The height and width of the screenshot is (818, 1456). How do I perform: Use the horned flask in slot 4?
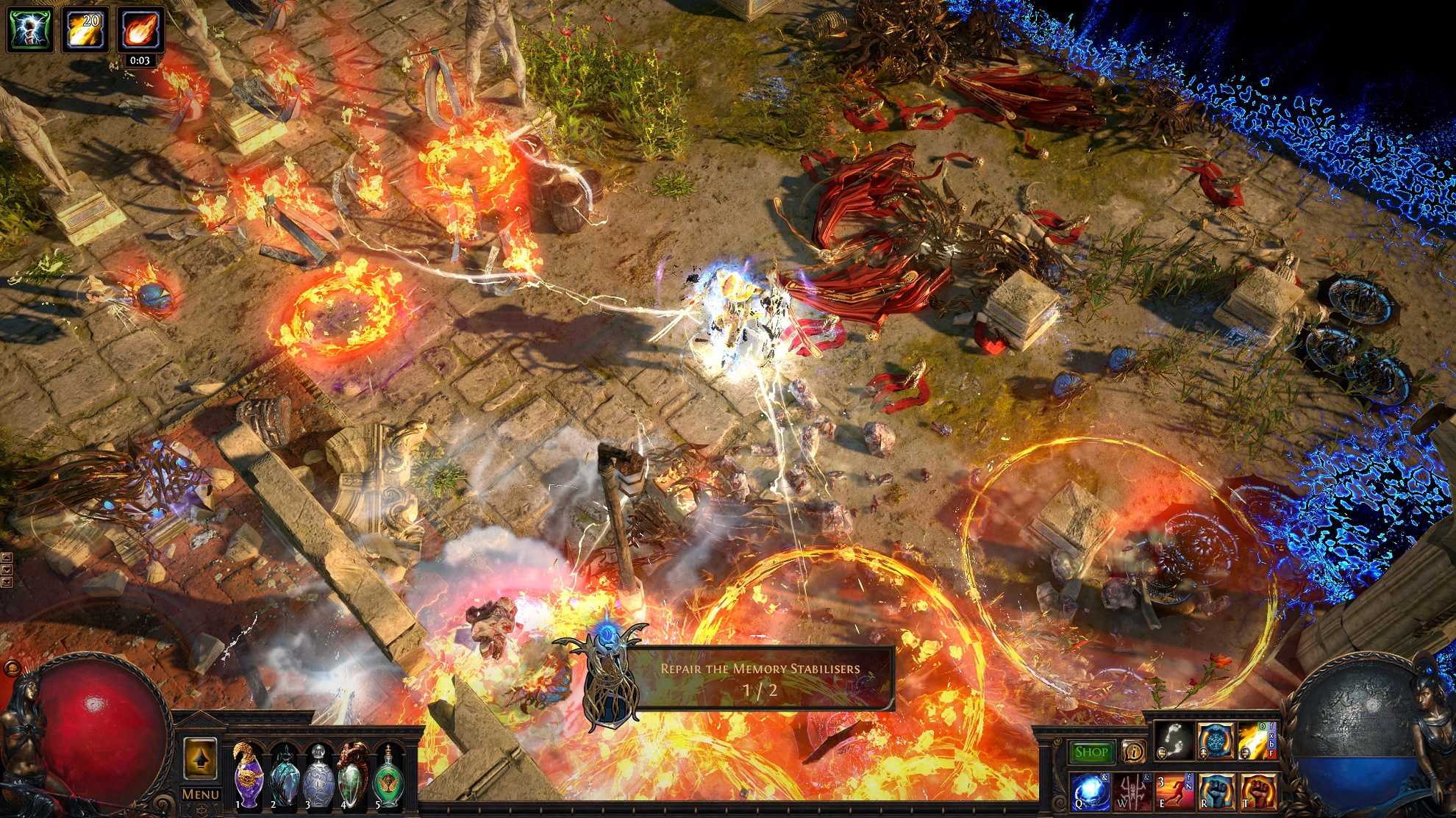click(352, 775)
